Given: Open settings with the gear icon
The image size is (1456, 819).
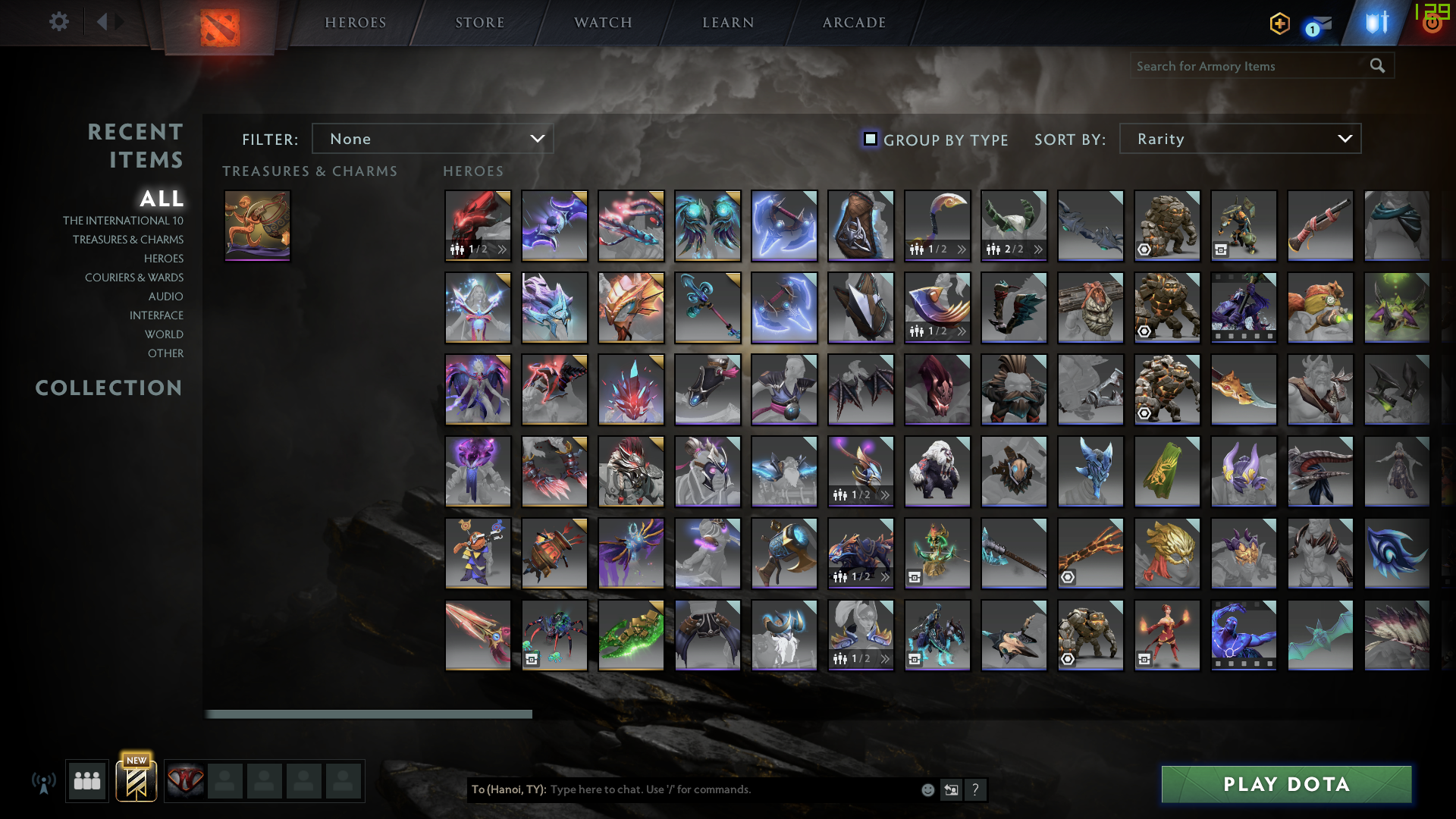Looking at the screenshot, I should (x=58, y=22).
